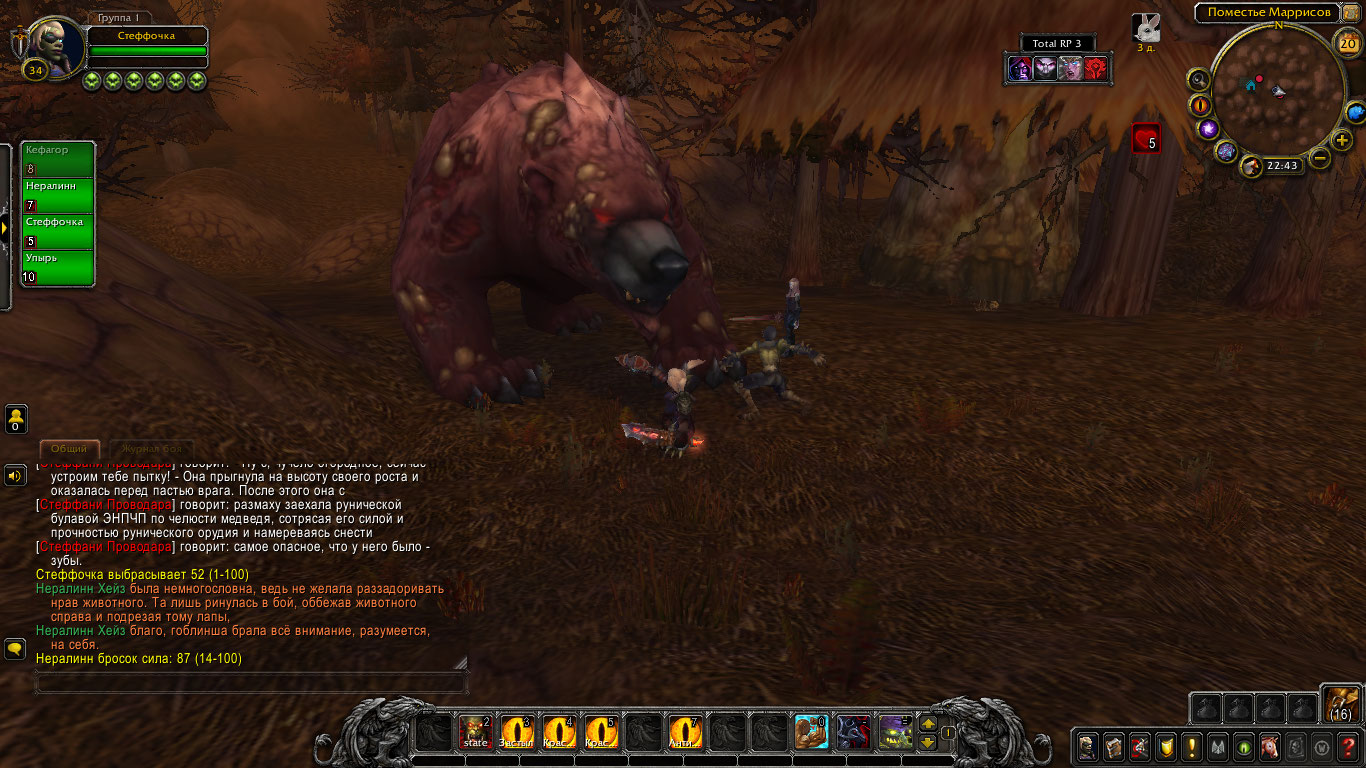Image resolution: width=1366 pixels, height=768 pixels.
Task: Select party member Кефагор in raid frame
Action: coord(59,159)
